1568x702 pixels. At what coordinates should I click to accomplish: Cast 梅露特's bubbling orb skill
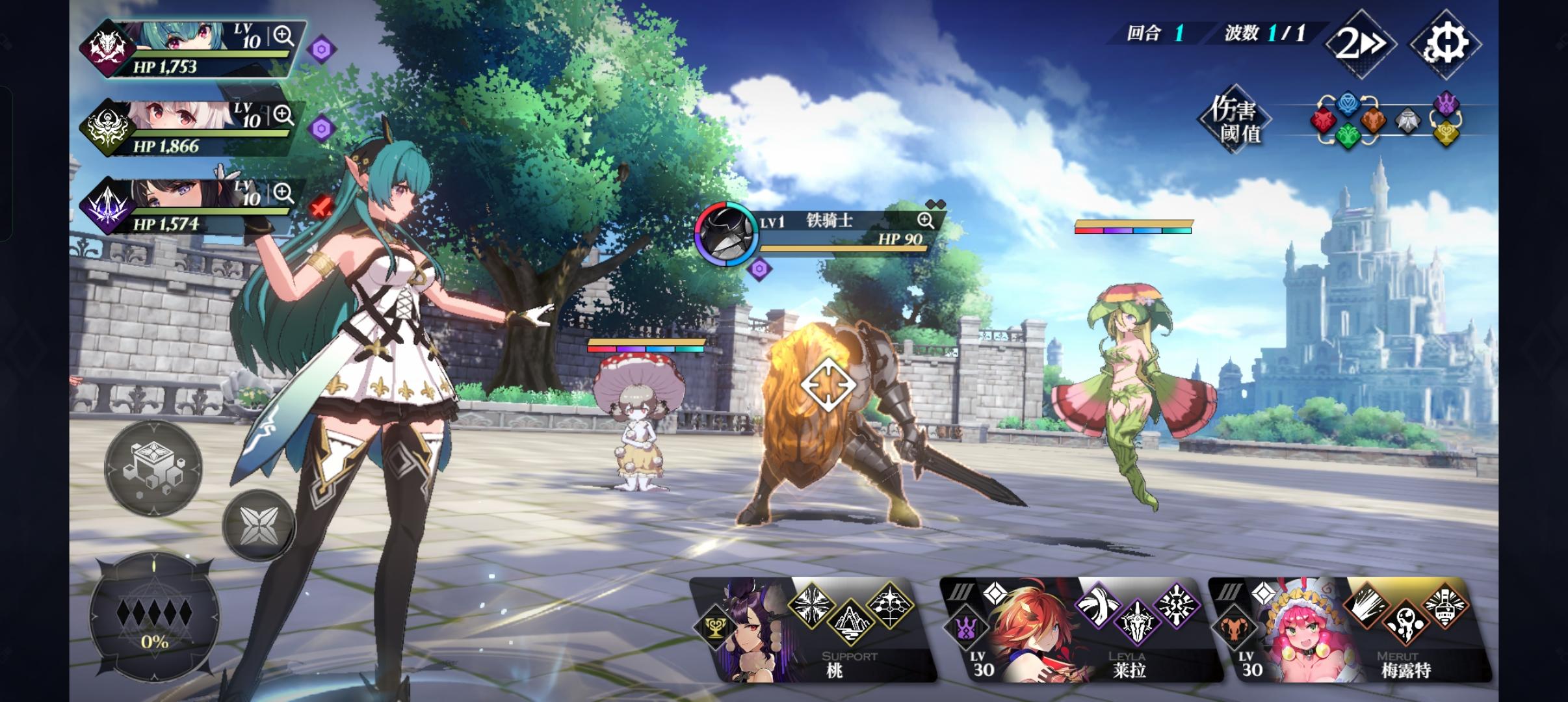(1405, 623)
